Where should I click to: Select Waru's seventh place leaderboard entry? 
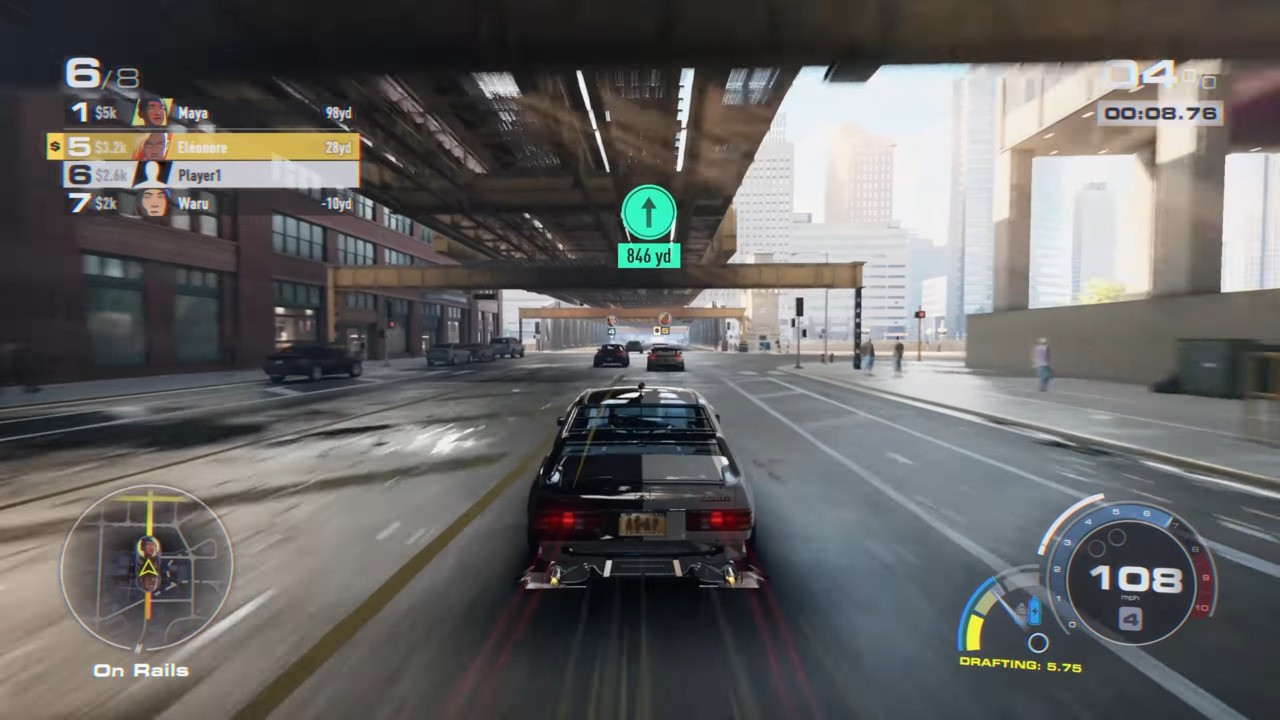(200, 204)
